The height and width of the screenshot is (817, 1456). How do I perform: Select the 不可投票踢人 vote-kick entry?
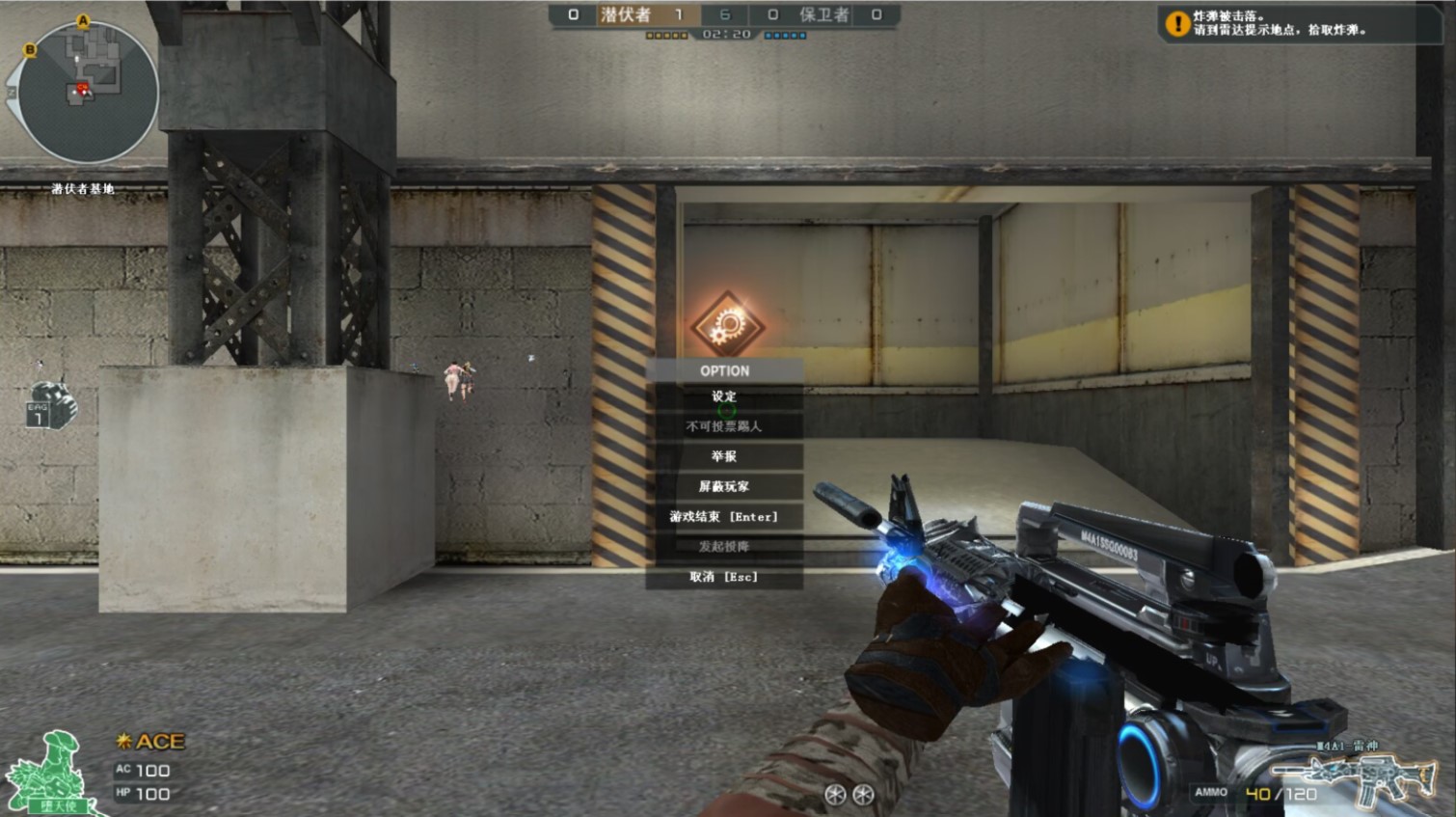coord(724,426)
